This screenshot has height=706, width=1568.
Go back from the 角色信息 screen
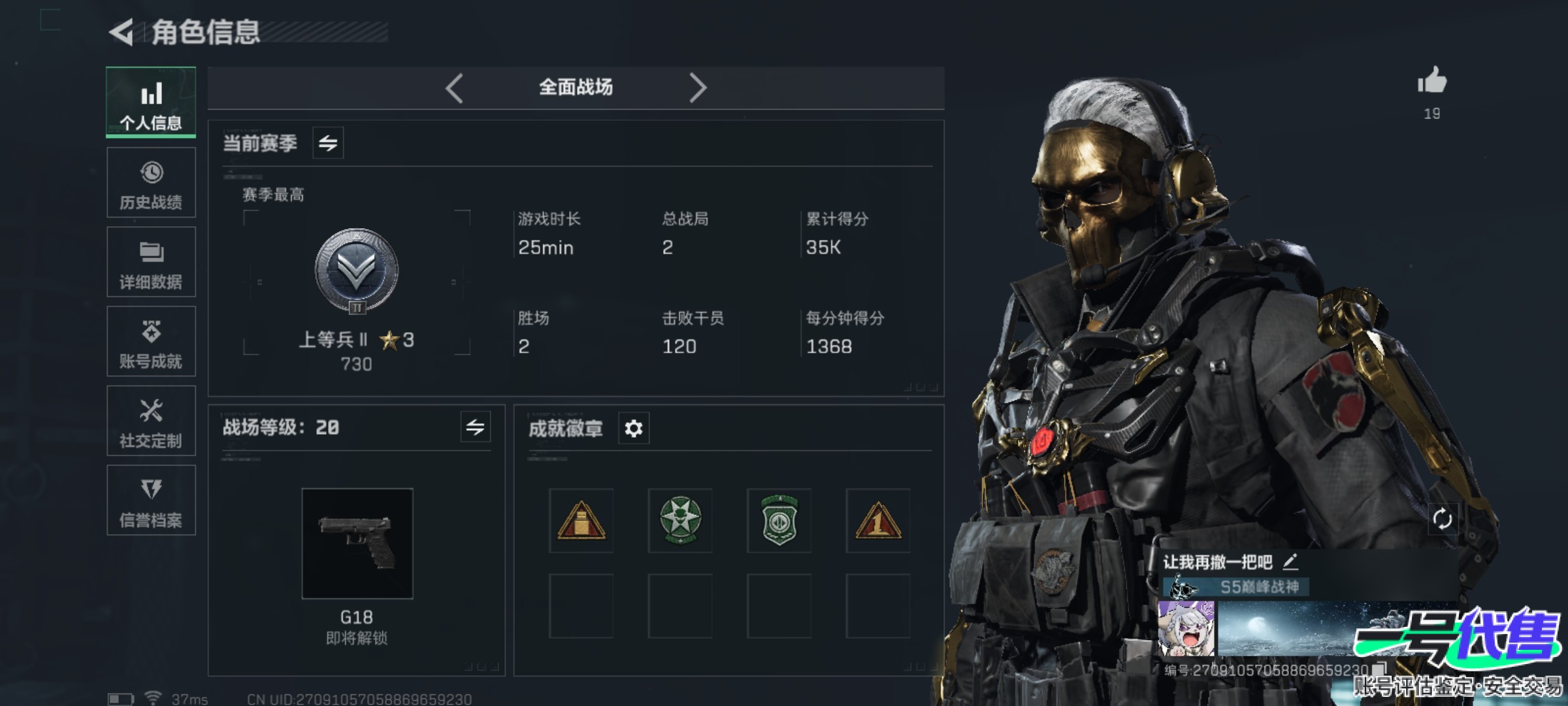pos(122,32)
